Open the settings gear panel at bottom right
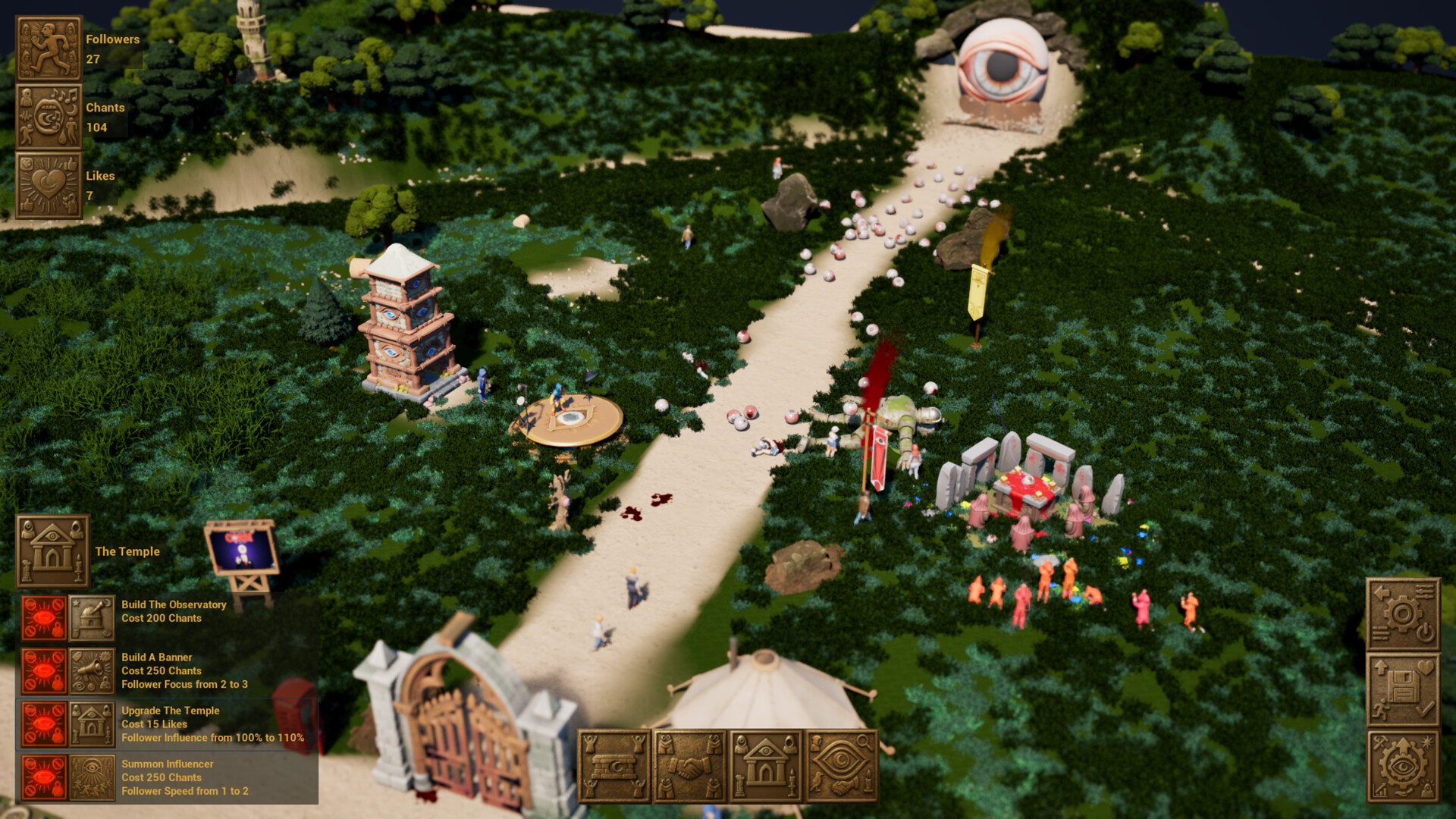 [x=1404, y=616]
